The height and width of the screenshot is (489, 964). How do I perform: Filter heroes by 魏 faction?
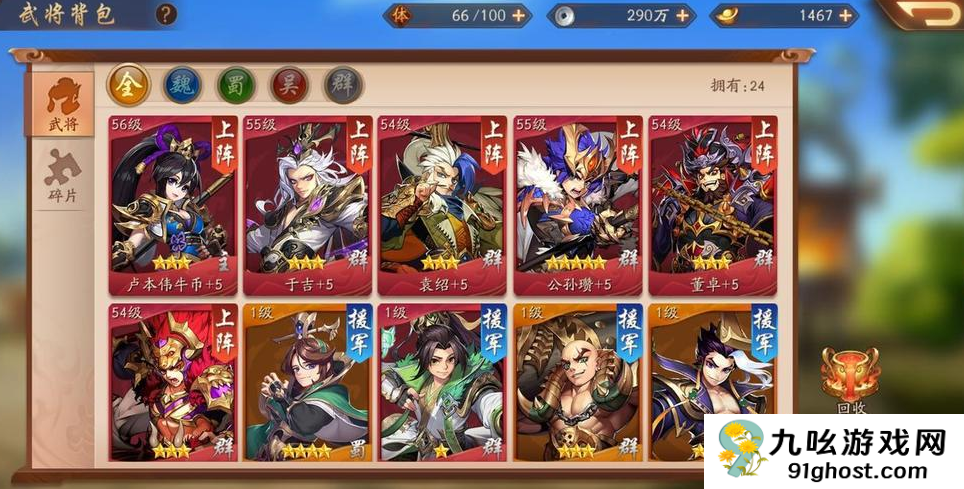[x=181, y=85]
